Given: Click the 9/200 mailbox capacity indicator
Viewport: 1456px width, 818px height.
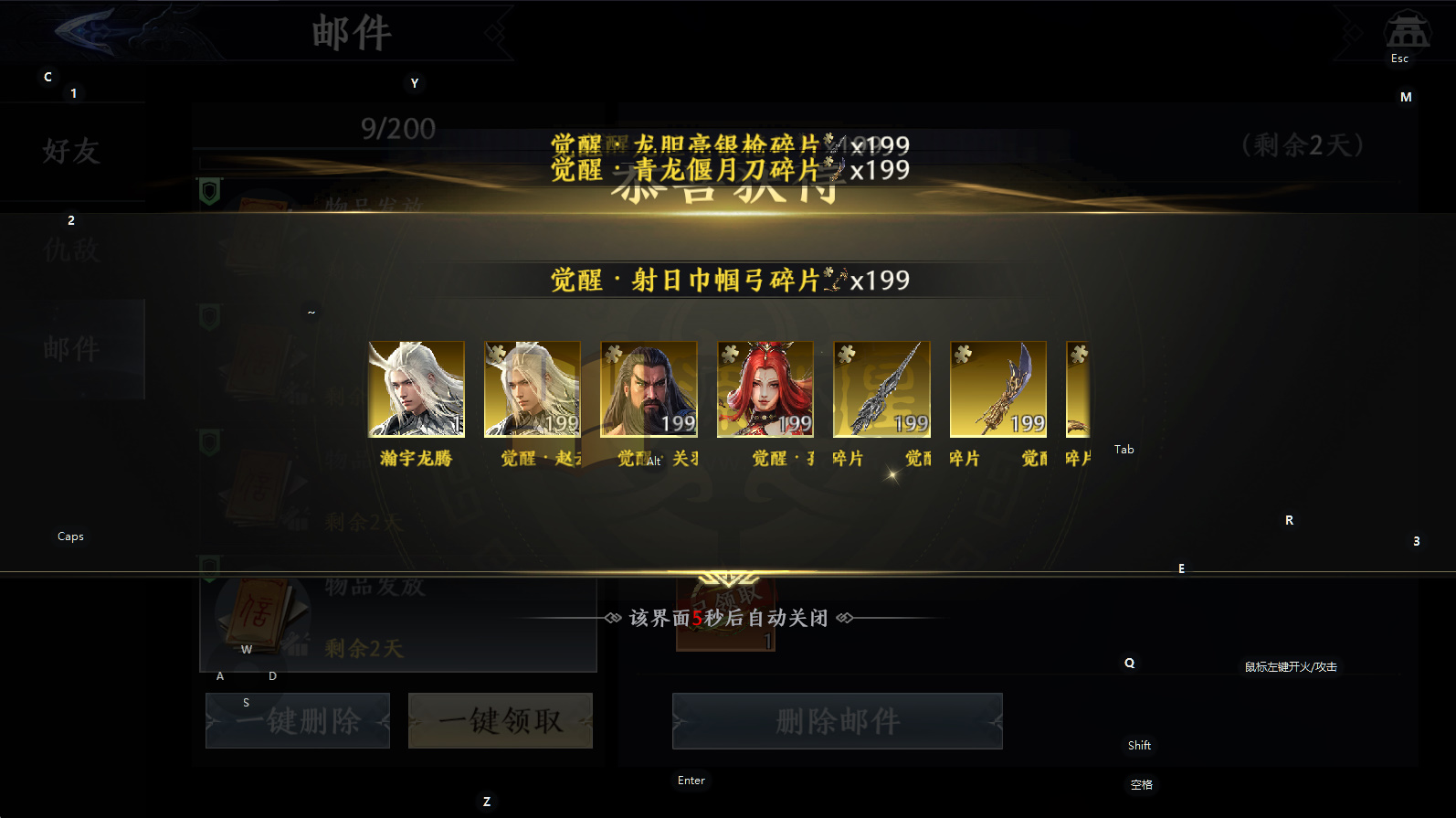Looking at the screenshot, I should [x=400, y=129].
